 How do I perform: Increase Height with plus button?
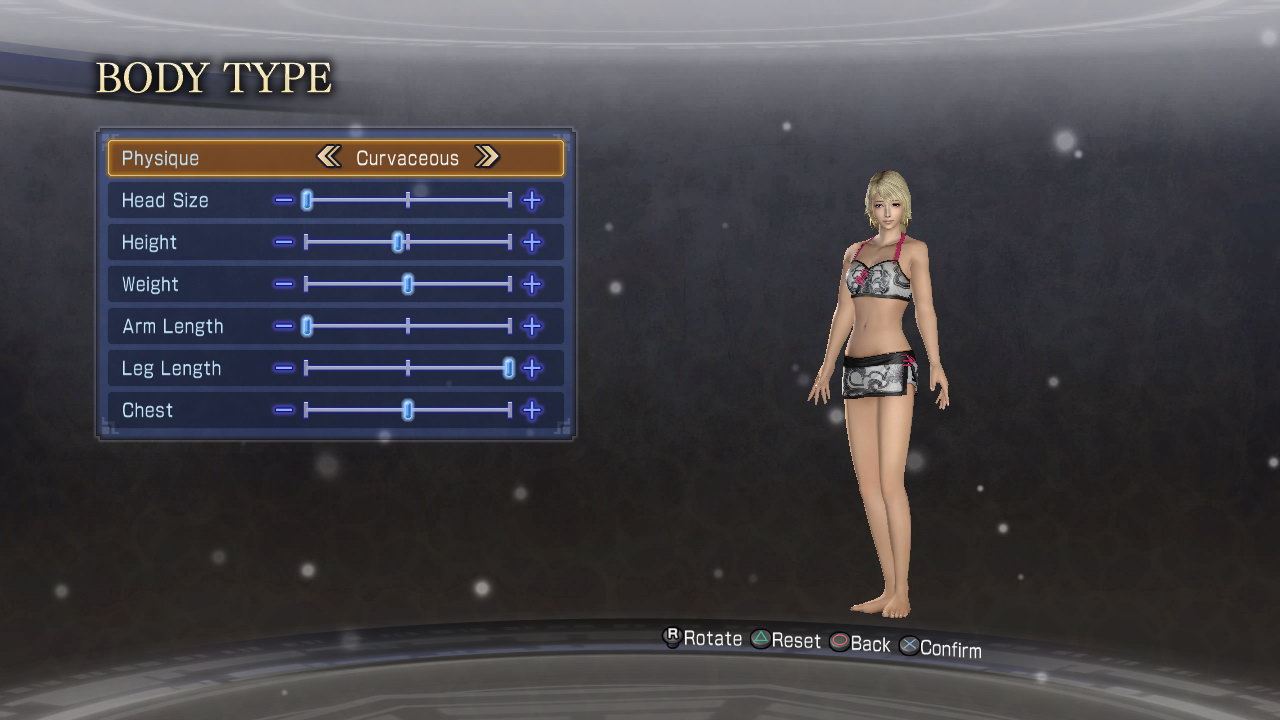[532, 243]
